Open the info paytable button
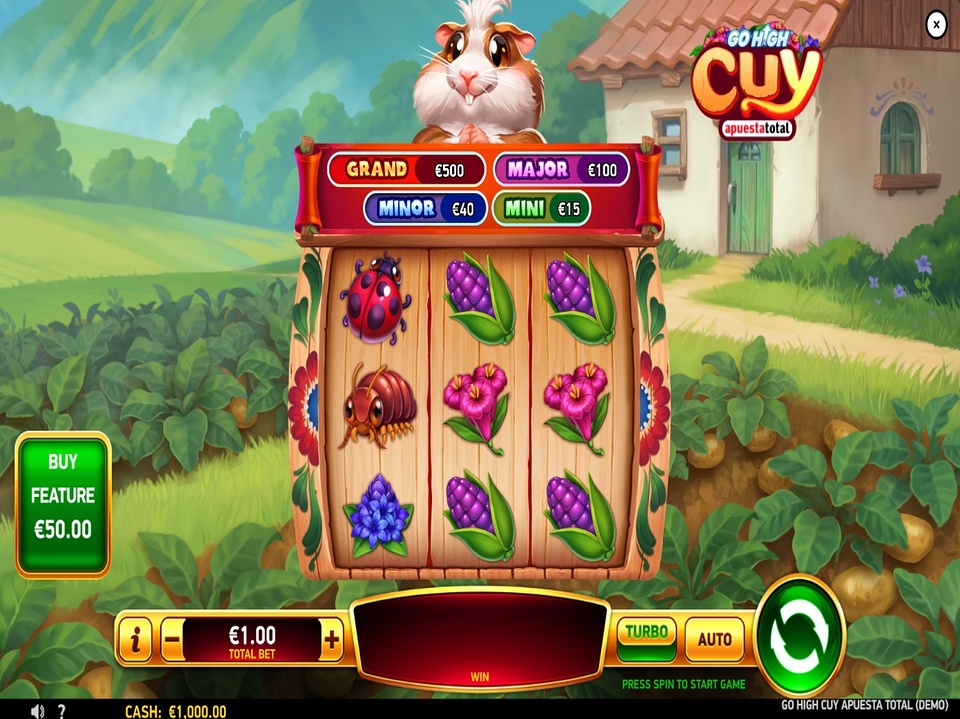960x719 pixels. pyautogui.click(x=134, y=638)
